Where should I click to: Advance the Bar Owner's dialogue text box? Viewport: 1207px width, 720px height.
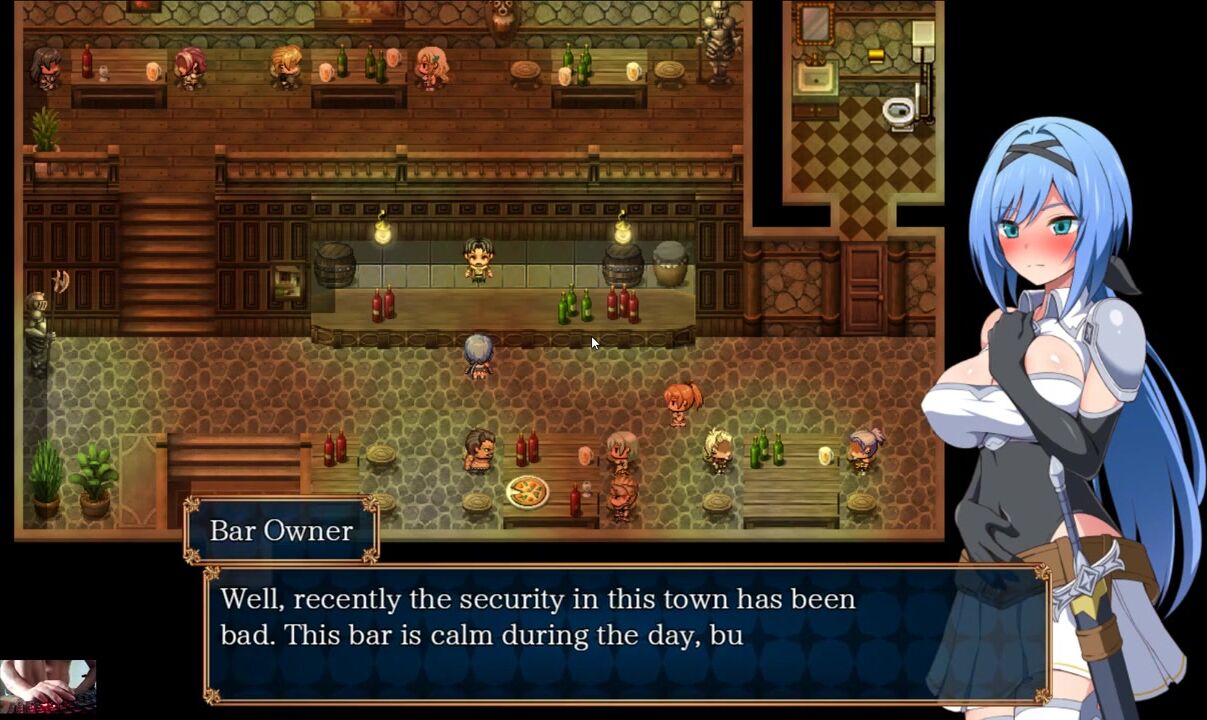(x=626, y=633)
